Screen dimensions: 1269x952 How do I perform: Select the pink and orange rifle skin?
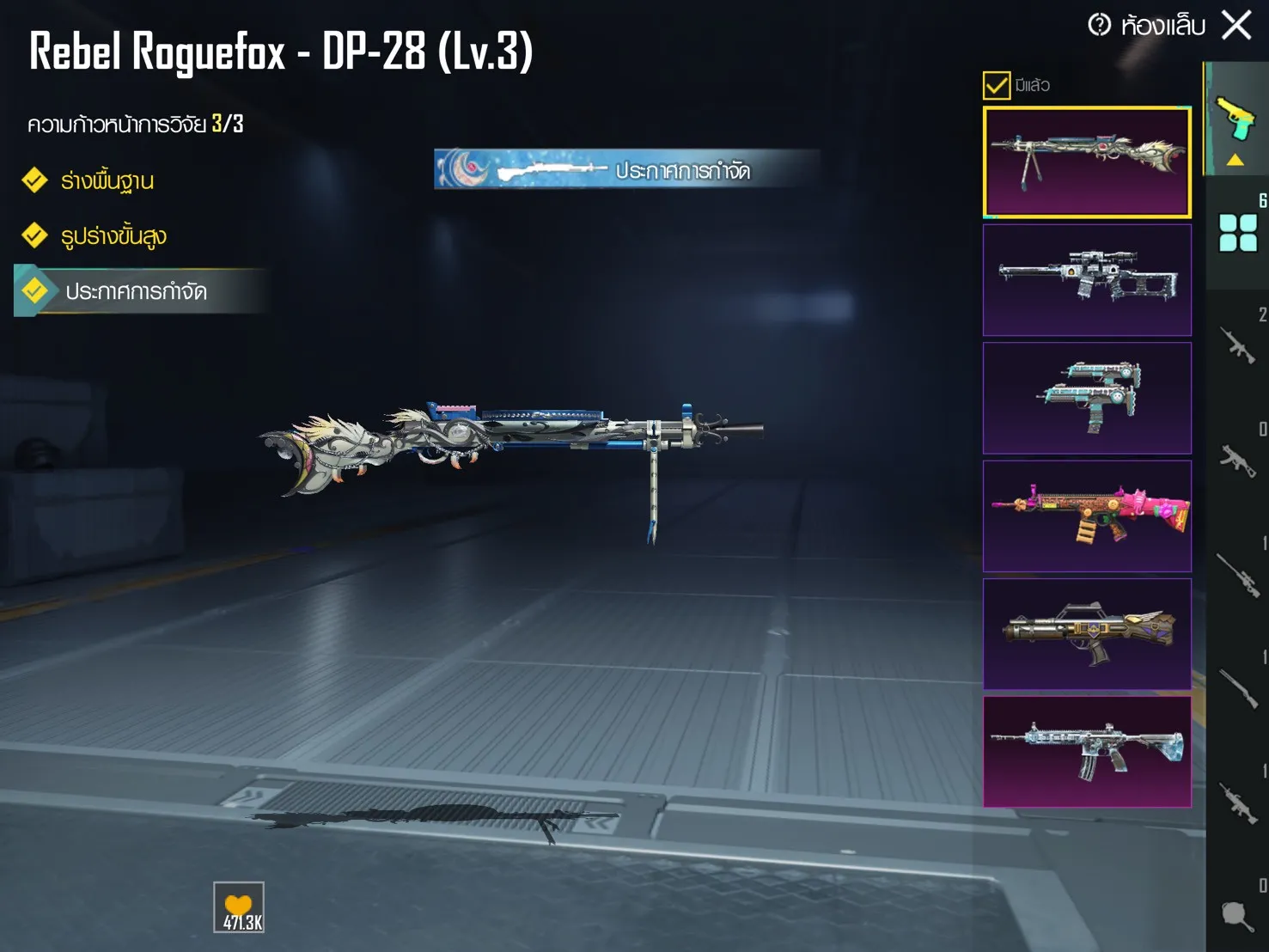click(1087, 516)
